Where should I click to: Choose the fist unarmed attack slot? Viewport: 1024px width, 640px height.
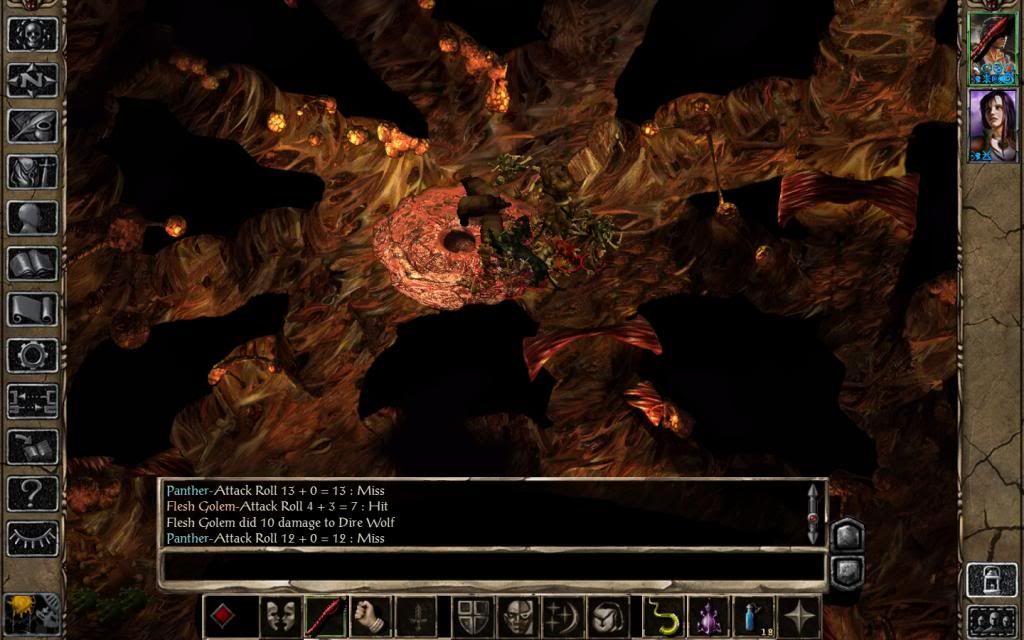pos(370,615)
